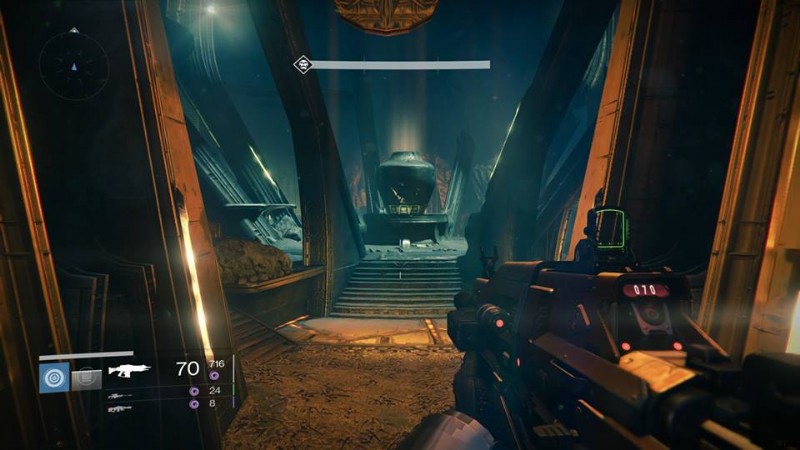Choose the equipped machine gun weapon icon
The height and width of the screenshot is (450, 800).
129,369
